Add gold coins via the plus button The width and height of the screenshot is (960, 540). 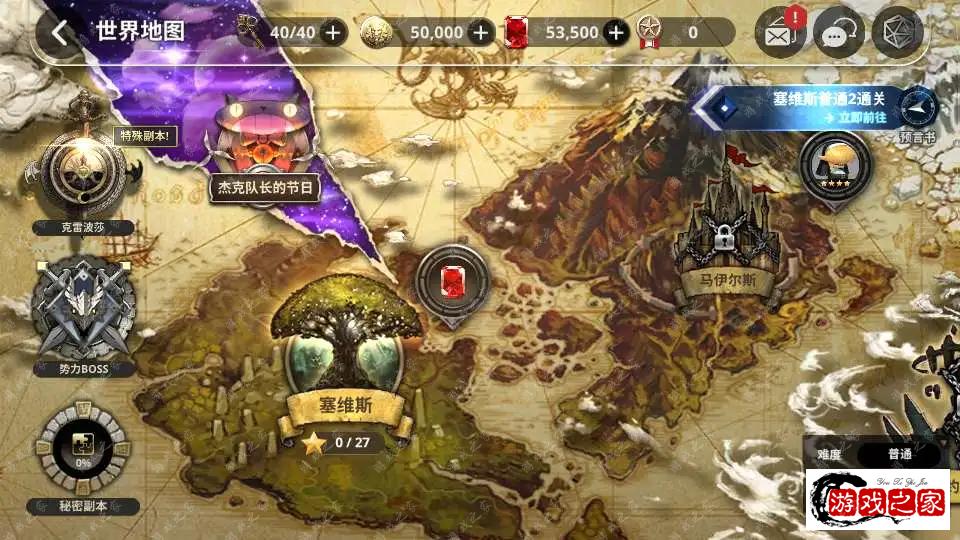[481, 32]
